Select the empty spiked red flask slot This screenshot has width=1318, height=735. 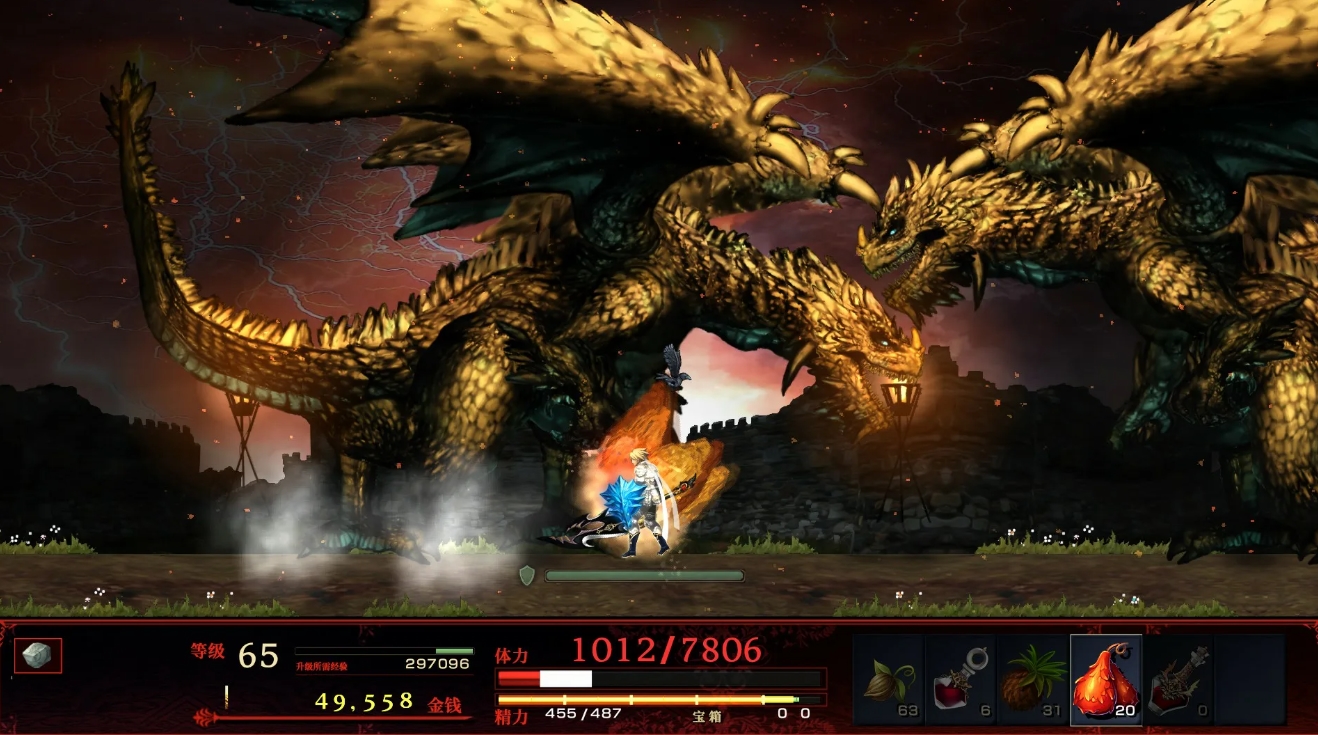point(1179,680)
